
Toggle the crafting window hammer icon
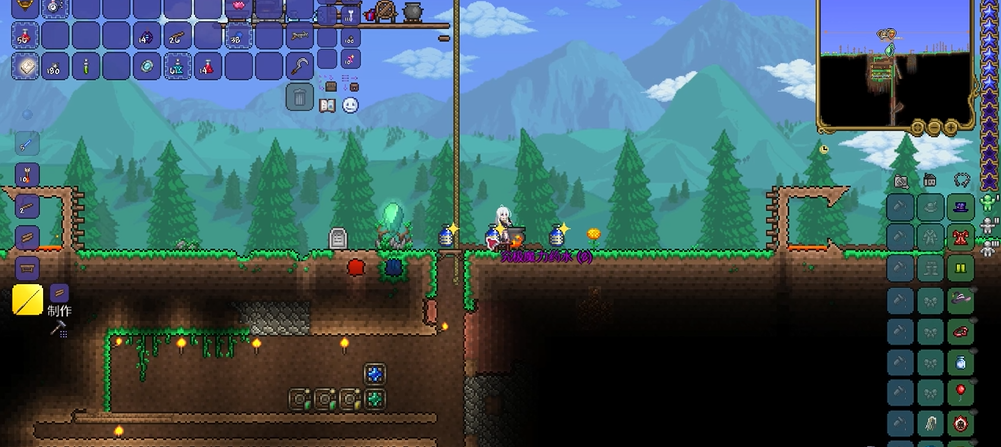[58, 327]
